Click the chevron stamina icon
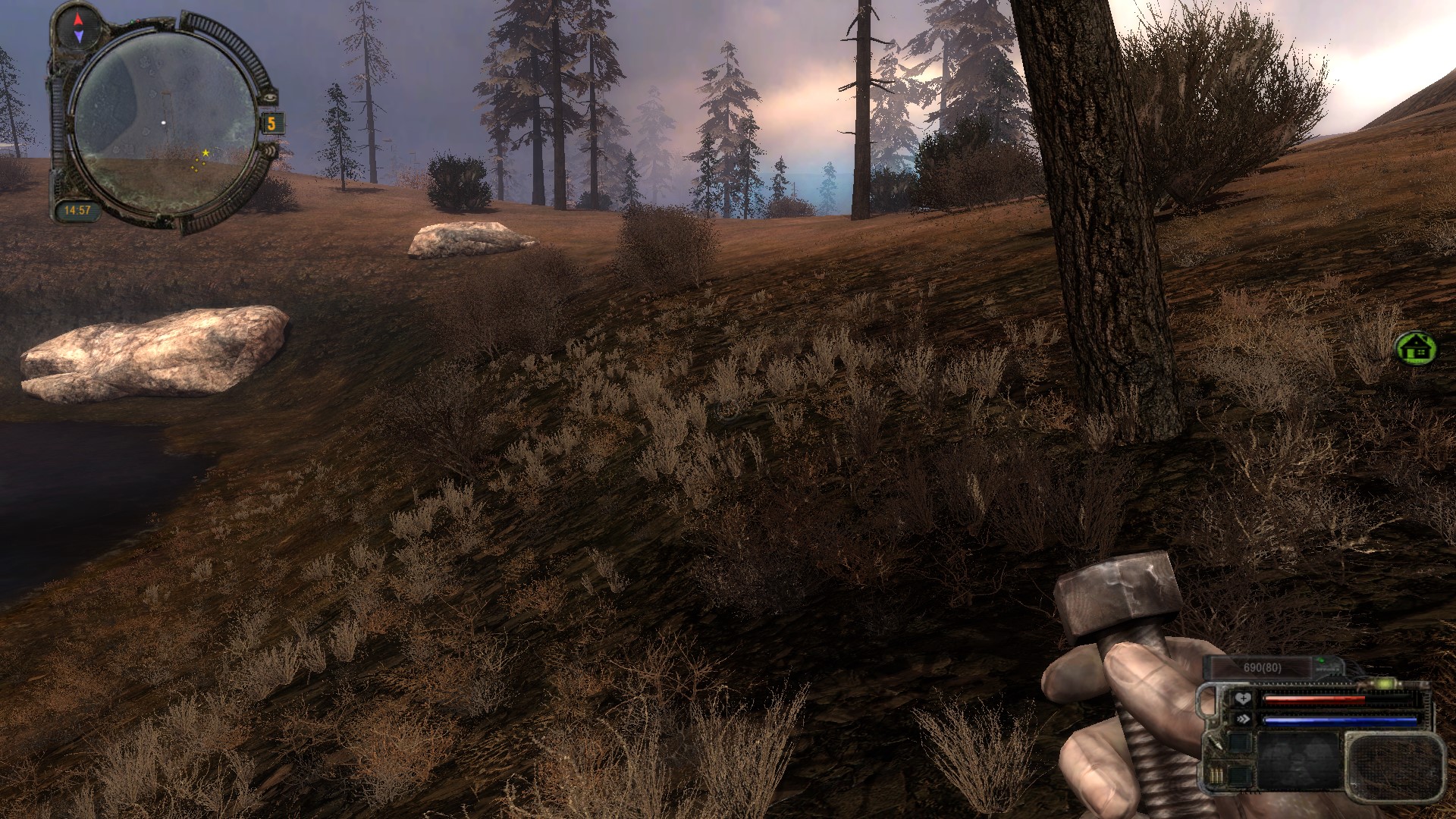Viewport: 1456px width, 819px height. pyautogui.click(x=1241, y=719)
